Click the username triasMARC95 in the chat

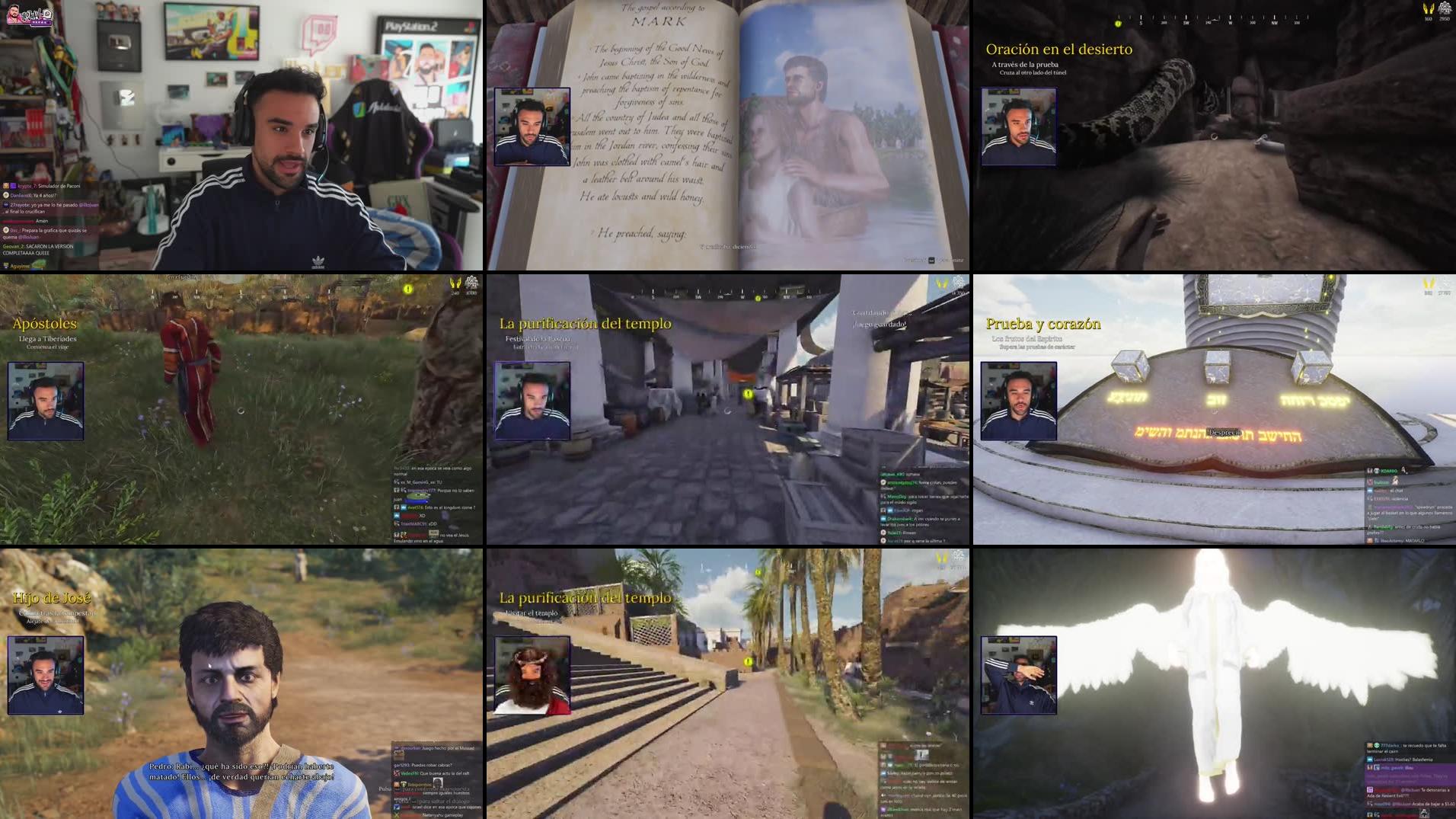[x=414, y=524]
